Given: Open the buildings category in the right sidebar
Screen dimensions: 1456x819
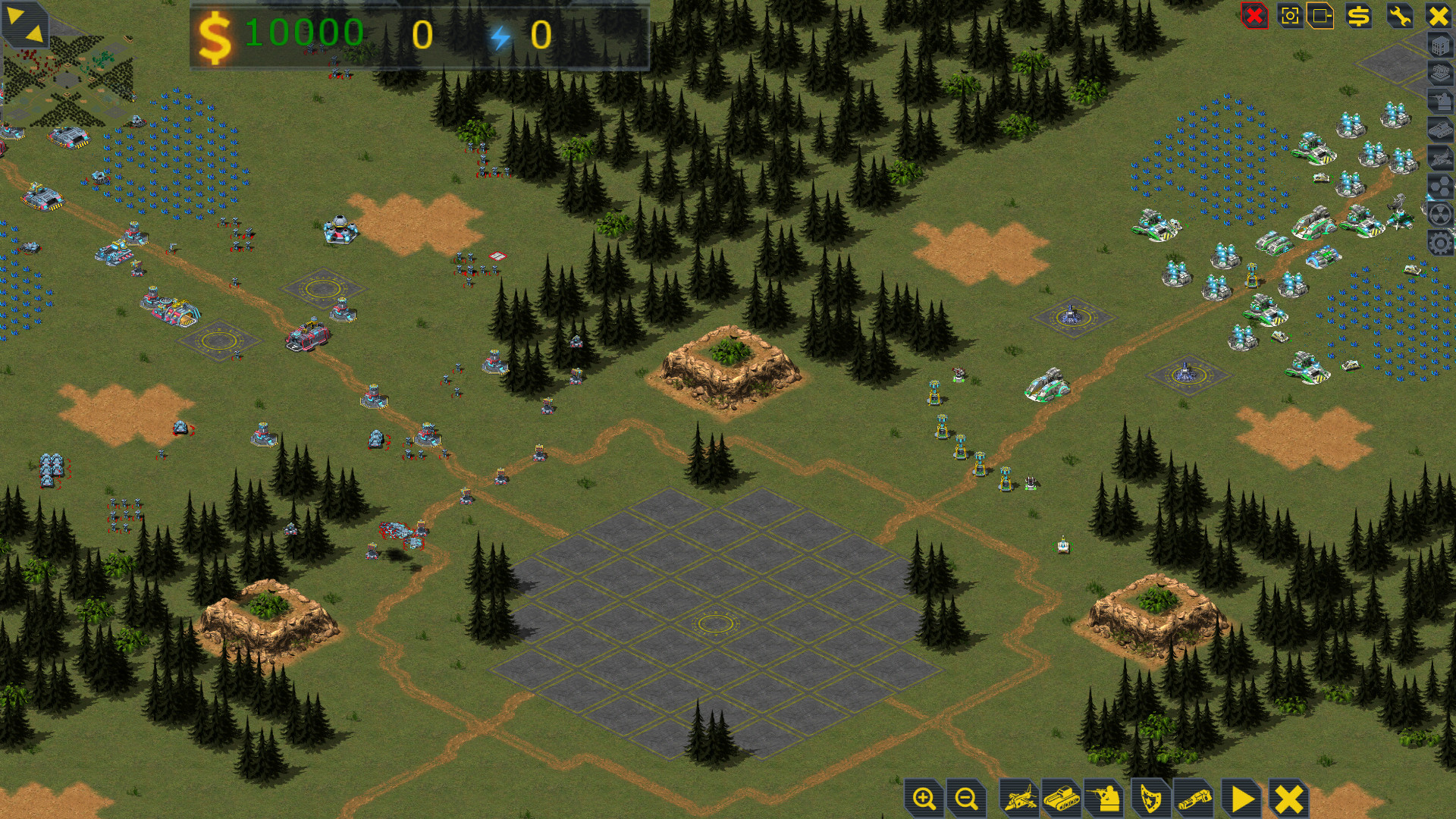Looking at the screenshot, I should pos(1440,45).
